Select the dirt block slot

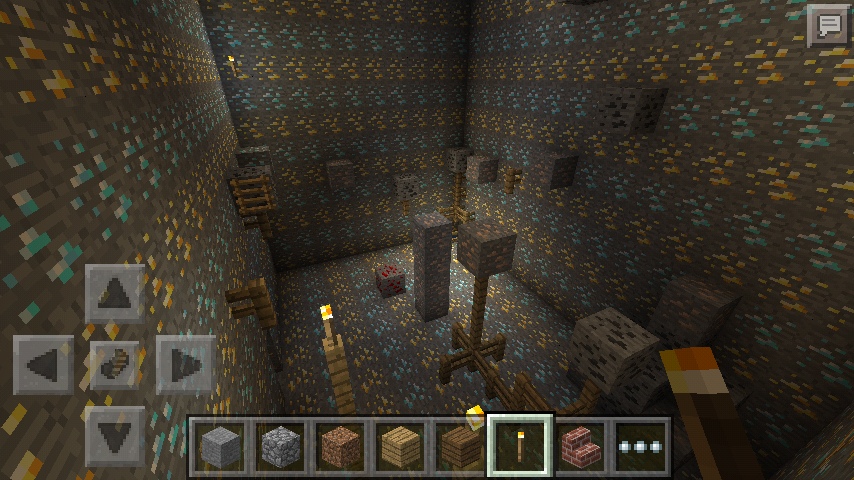[x=339, y=446]
